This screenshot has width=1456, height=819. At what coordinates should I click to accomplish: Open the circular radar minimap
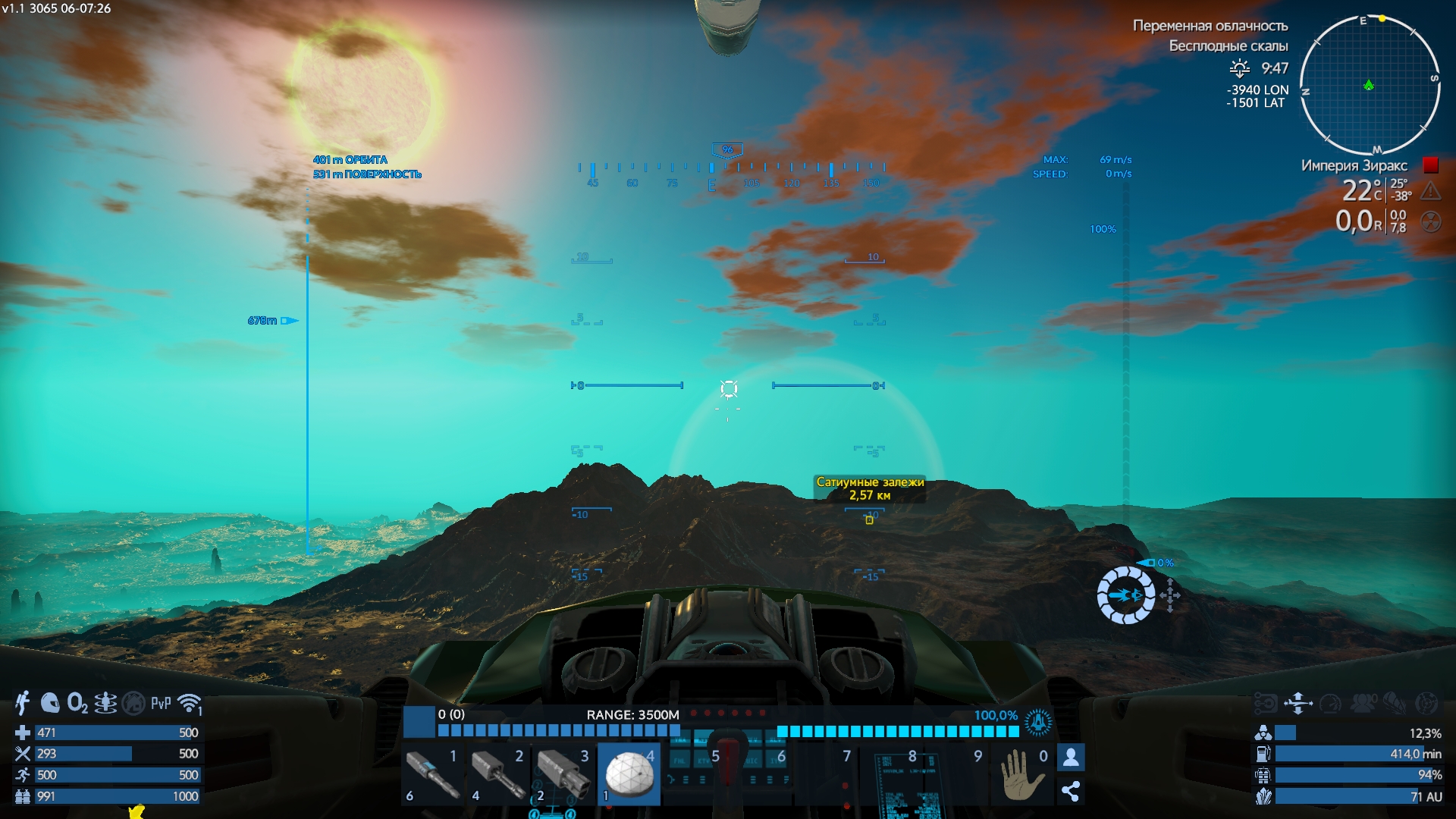click(x=1370, y=85)
